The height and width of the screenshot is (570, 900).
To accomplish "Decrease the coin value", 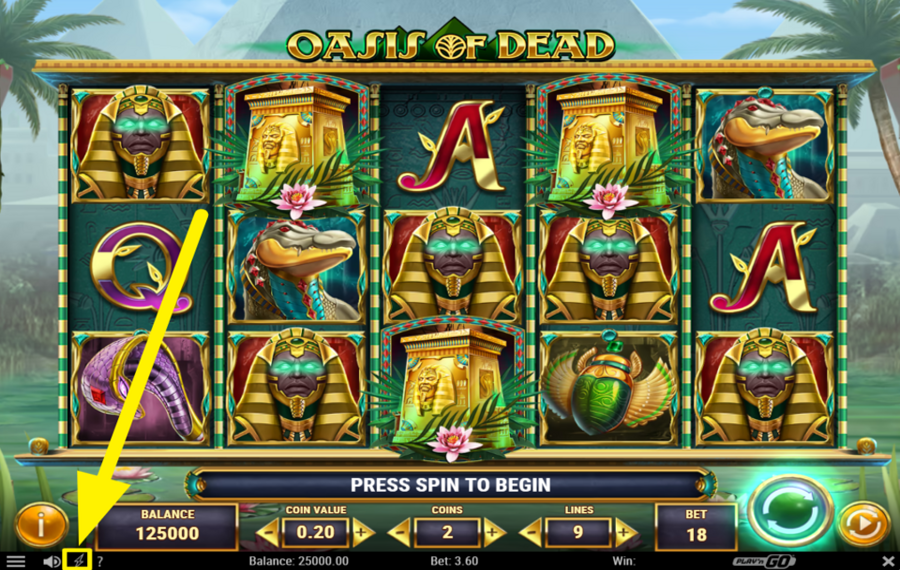I will pos(267,531).
